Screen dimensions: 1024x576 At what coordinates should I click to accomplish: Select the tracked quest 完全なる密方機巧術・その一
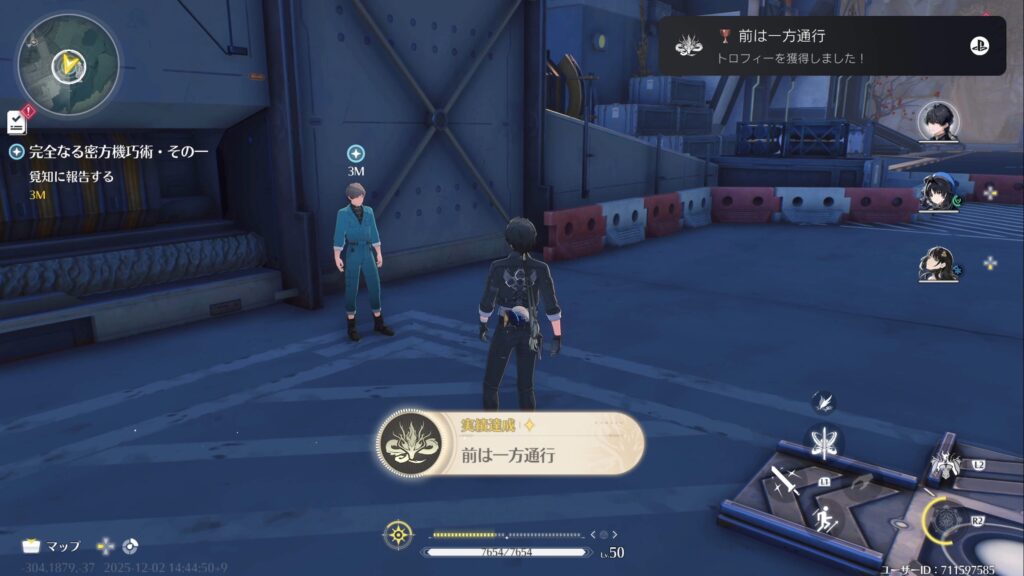point(118,152)
